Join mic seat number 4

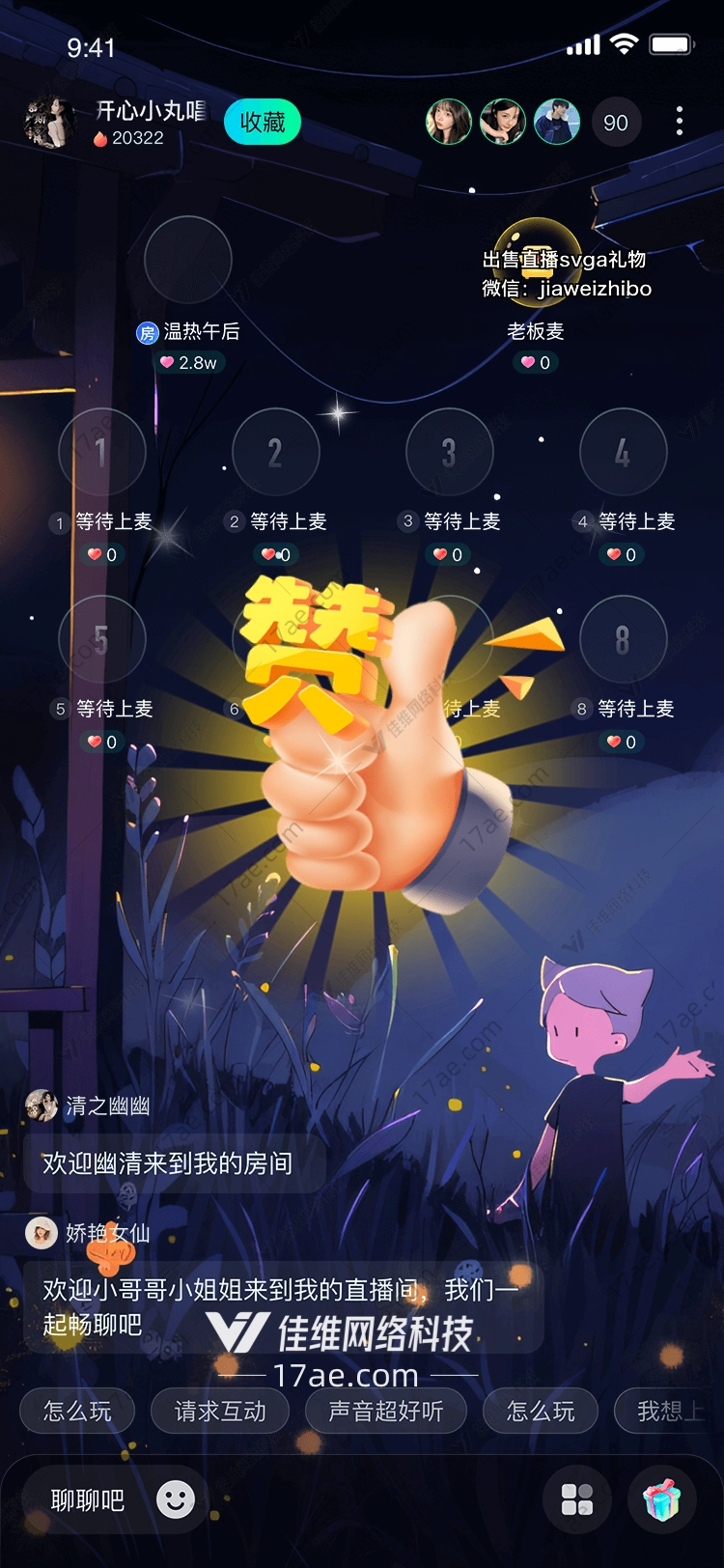click(x=623, y=452)
